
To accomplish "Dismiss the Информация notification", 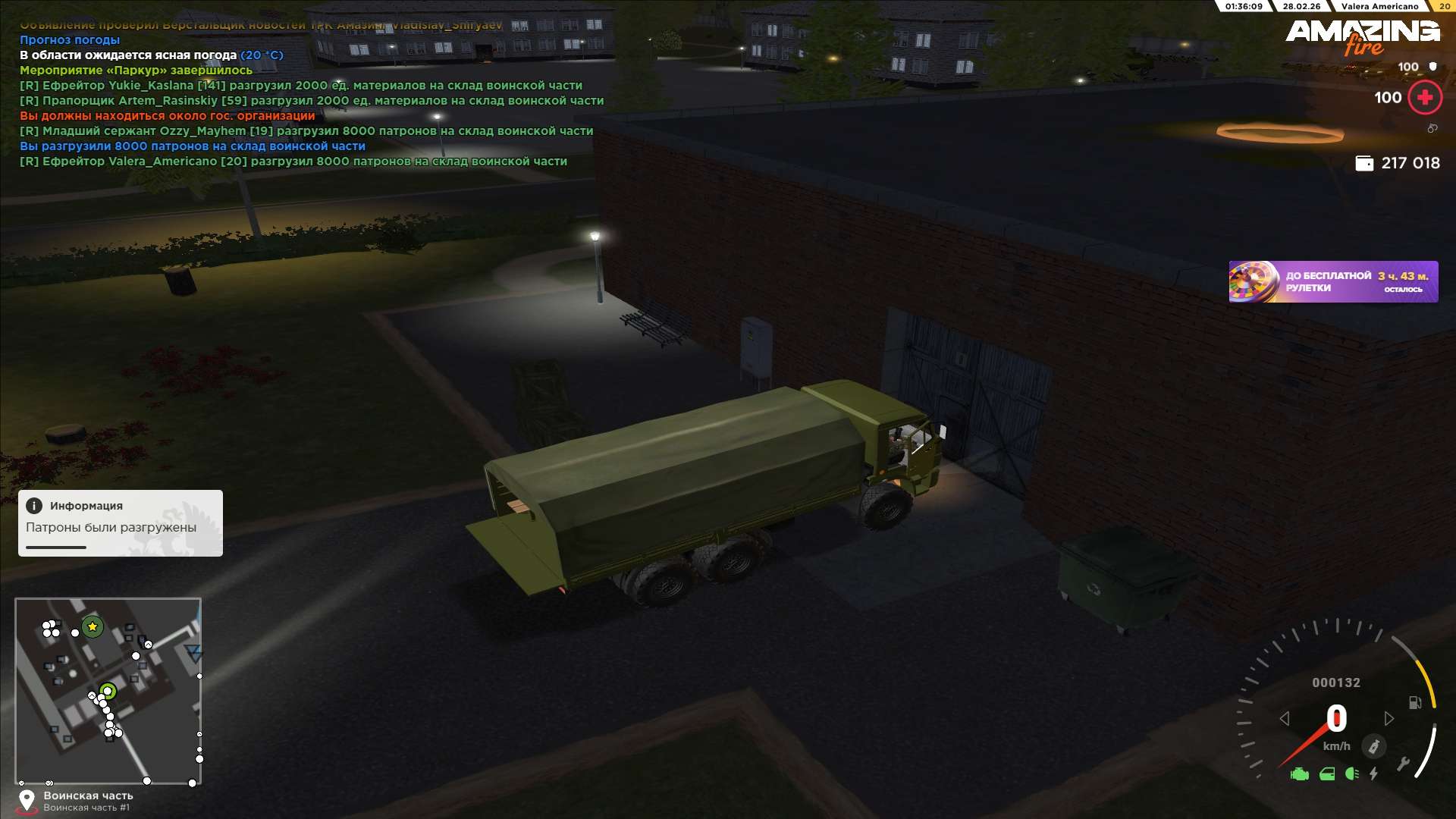I will coord(120,522).
